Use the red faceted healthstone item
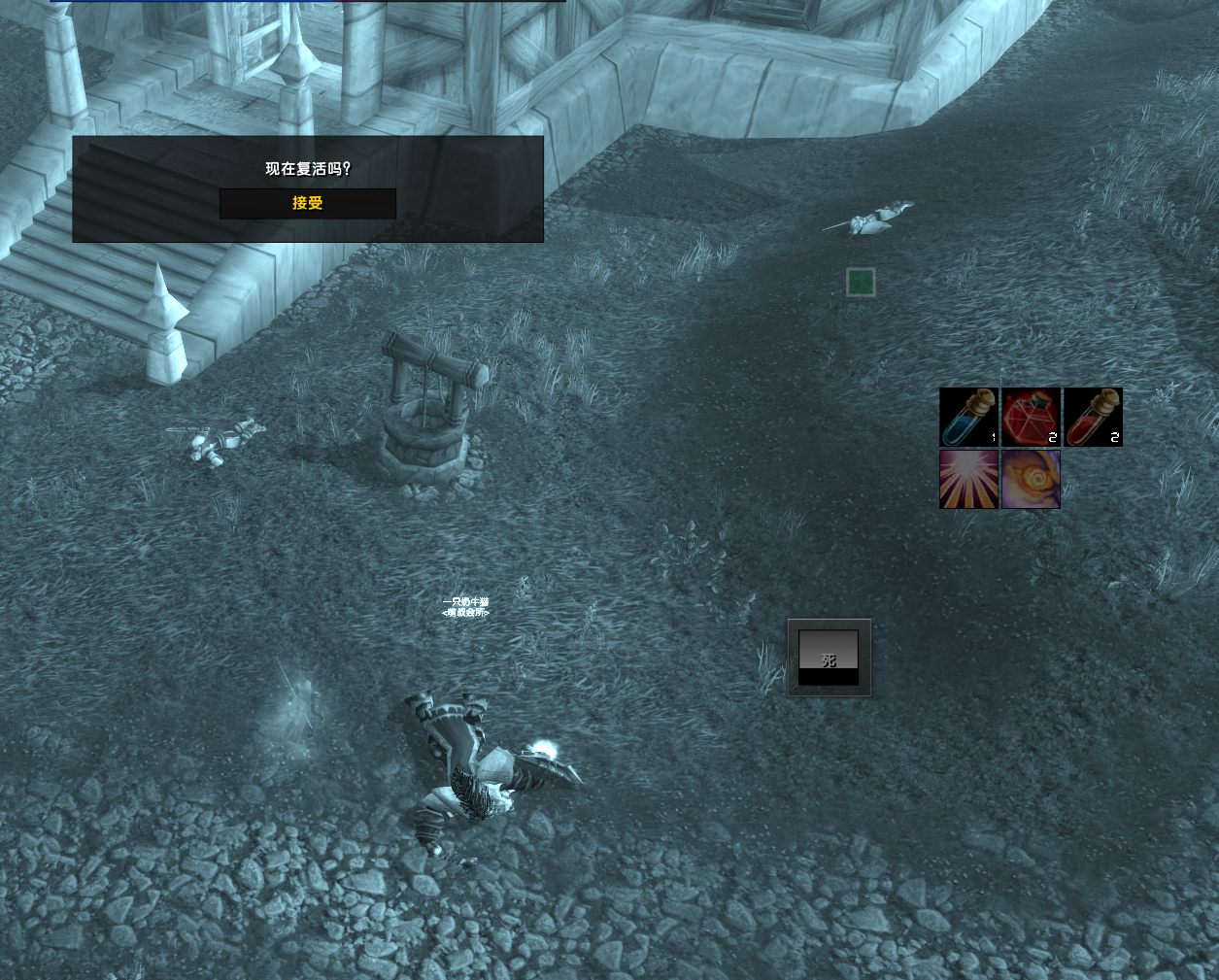 tap(1031, 418)
